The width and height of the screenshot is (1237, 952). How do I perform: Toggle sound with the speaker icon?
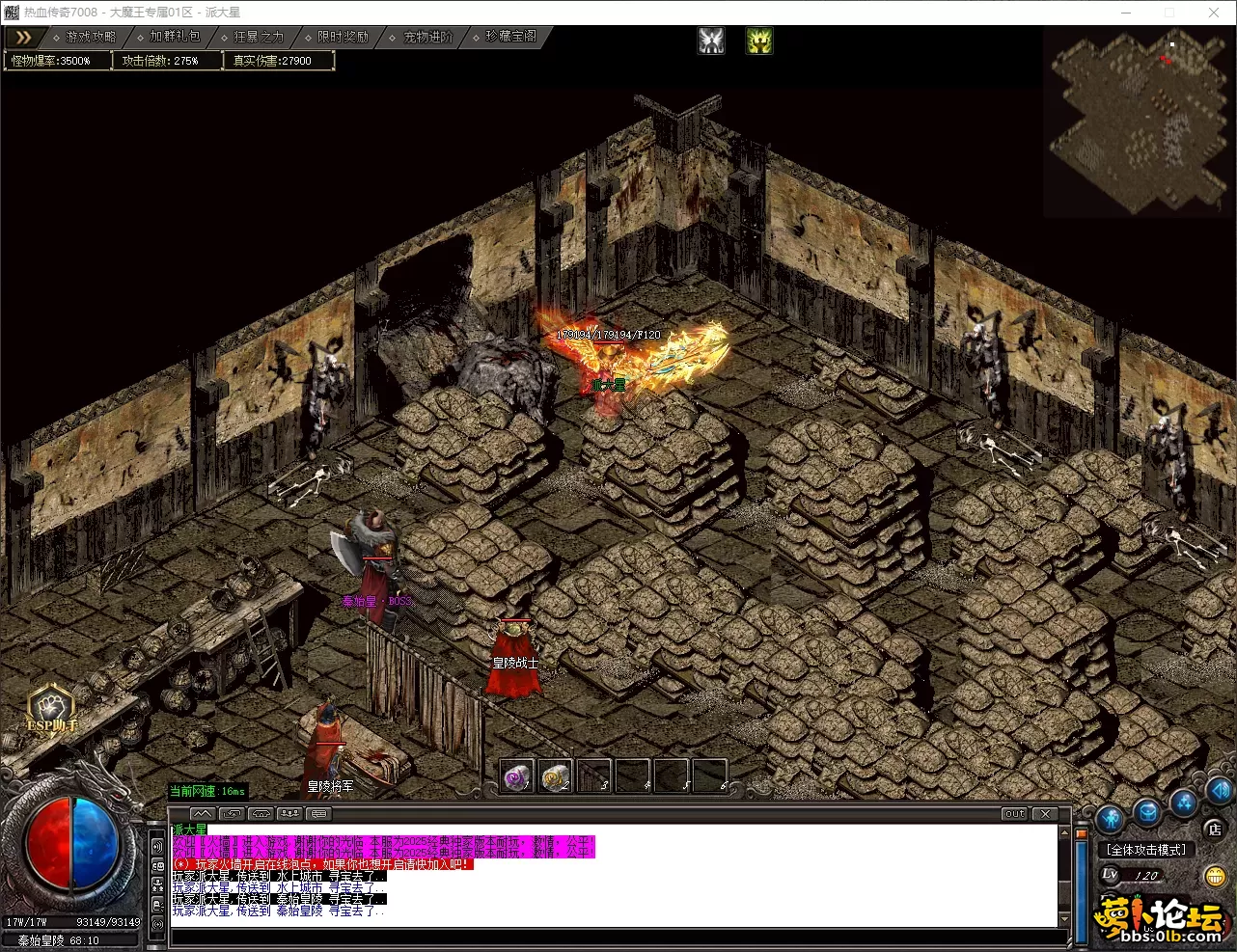point(1220,793)
